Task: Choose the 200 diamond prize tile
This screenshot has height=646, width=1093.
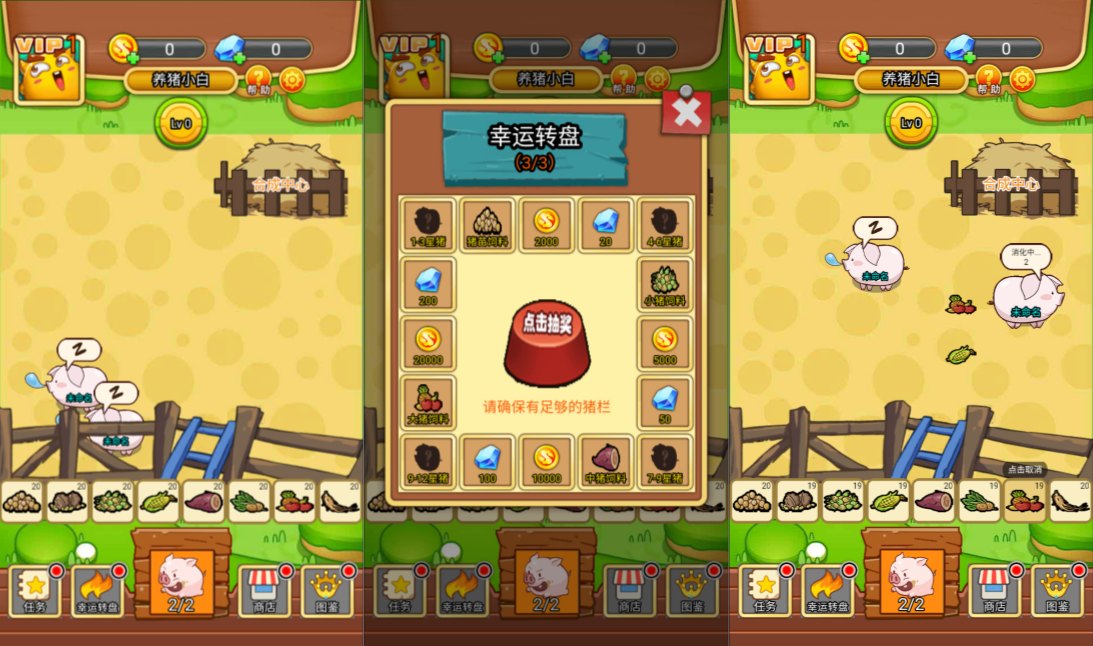Action: [x=428, y=284]
